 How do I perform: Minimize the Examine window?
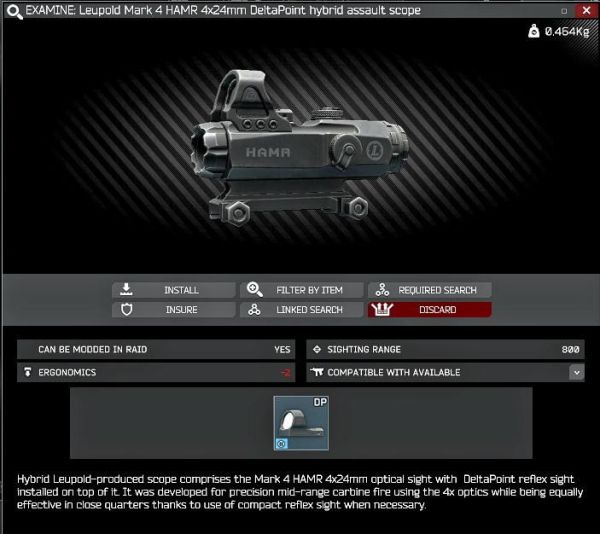(x=565, y=10)
